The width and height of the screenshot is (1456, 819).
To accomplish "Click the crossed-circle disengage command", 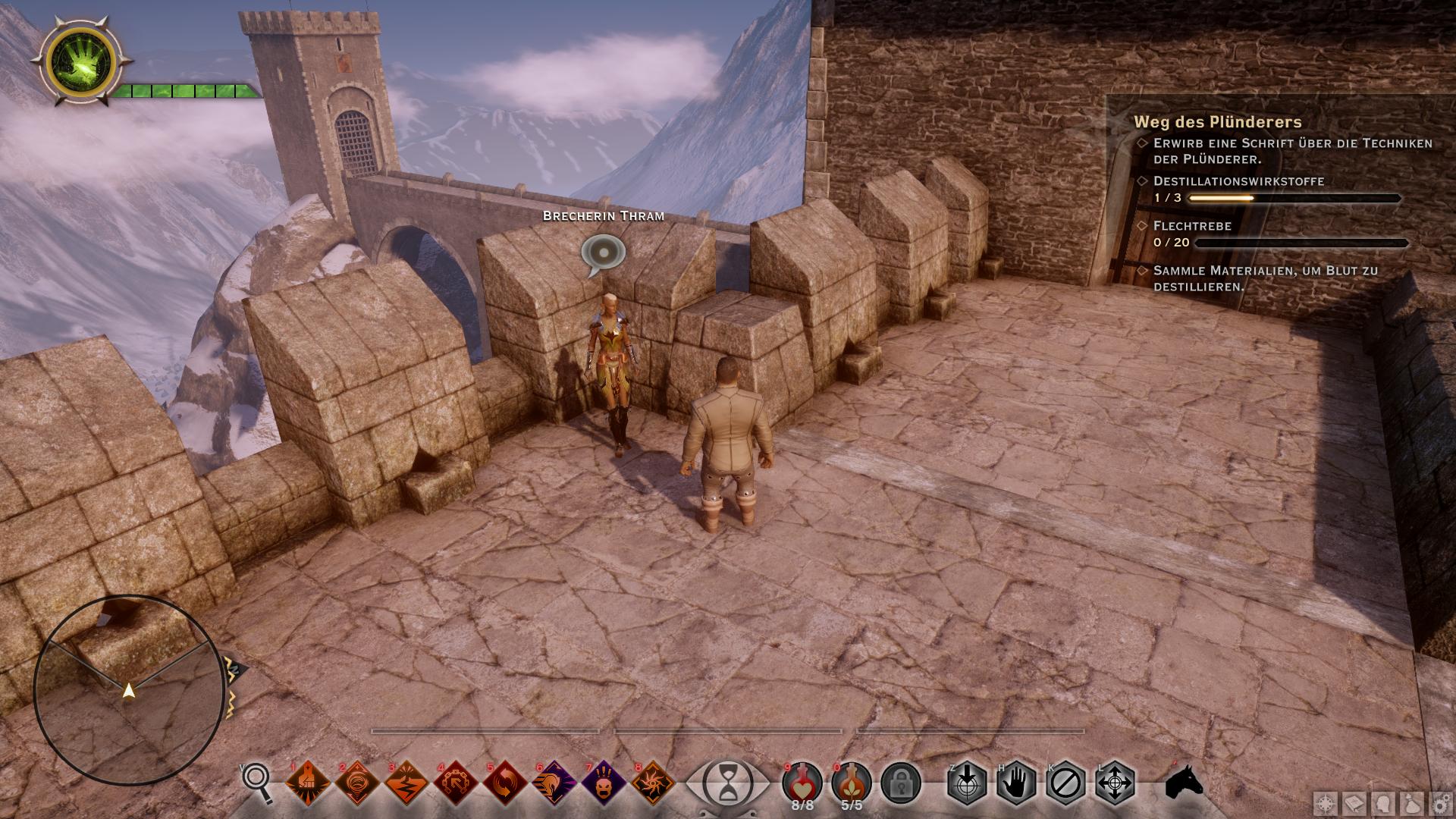I will pyautogui.click(x=1065, y=783).
